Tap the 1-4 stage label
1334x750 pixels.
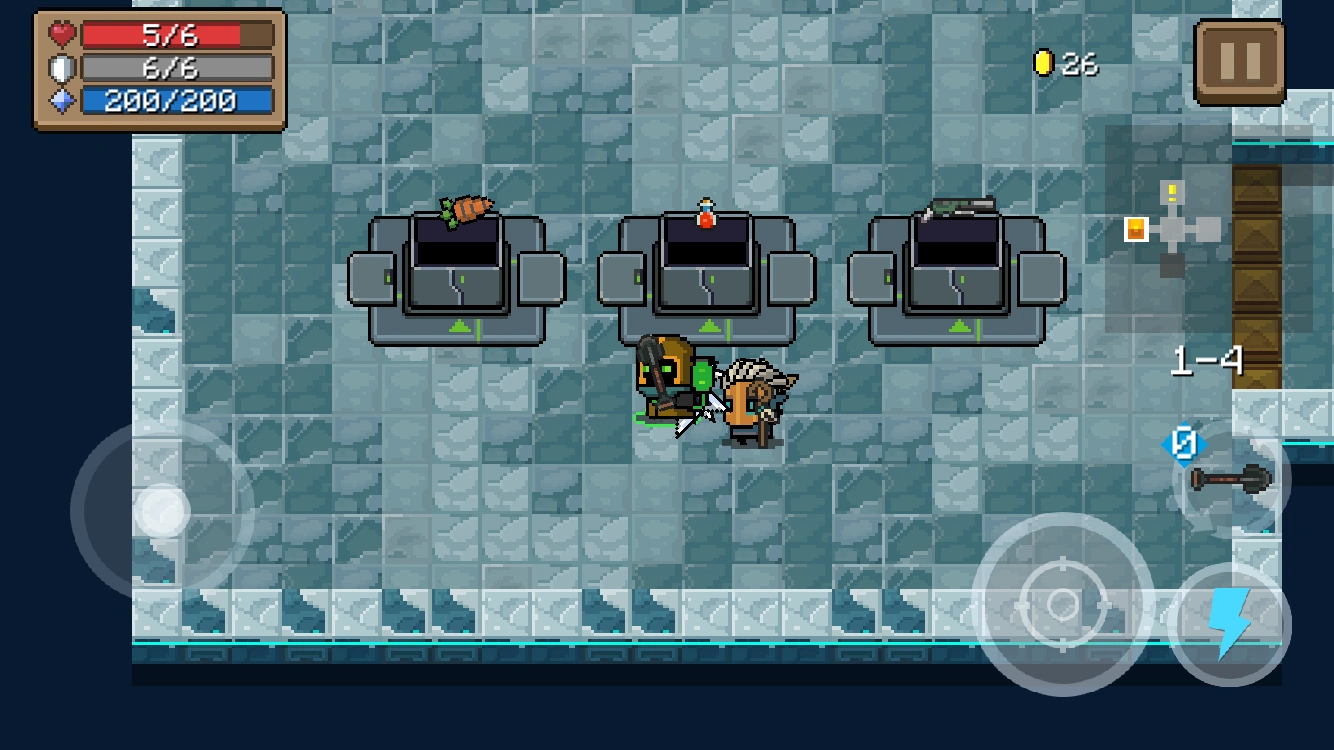point(1206,361)
